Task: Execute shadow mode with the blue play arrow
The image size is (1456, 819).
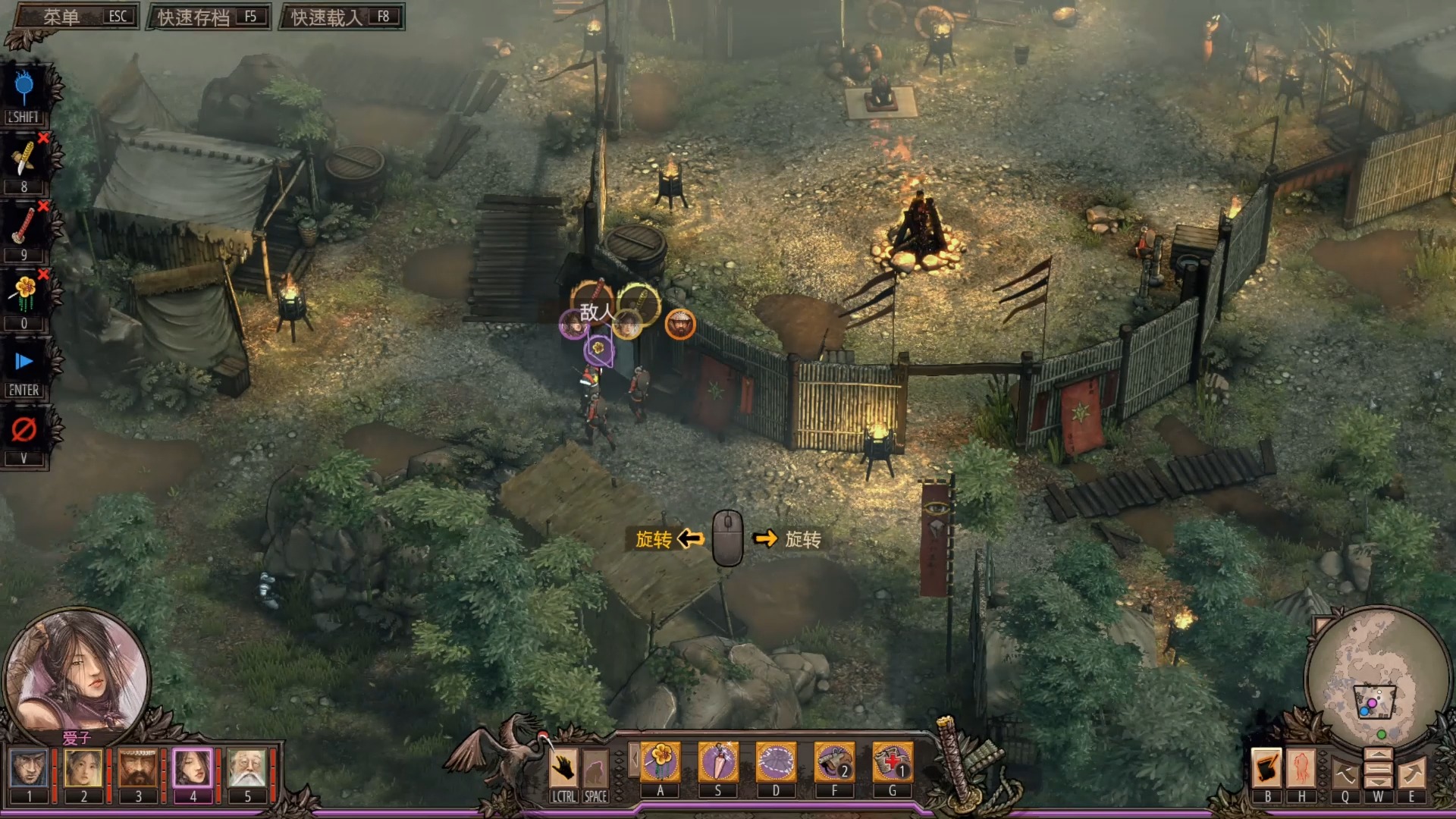Action: click(24, 362)
